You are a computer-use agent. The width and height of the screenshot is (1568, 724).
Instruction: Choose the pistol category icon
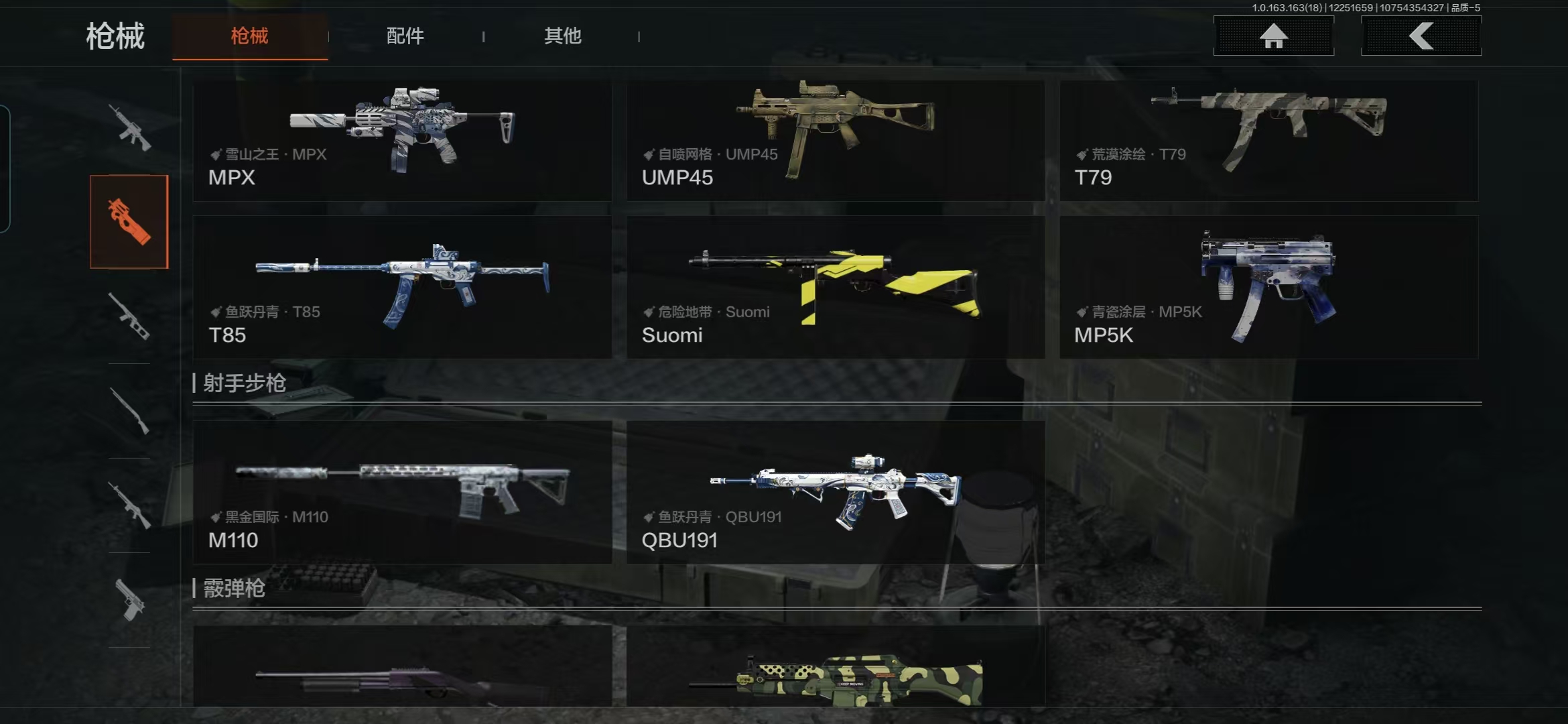click(x=129, y=599)
